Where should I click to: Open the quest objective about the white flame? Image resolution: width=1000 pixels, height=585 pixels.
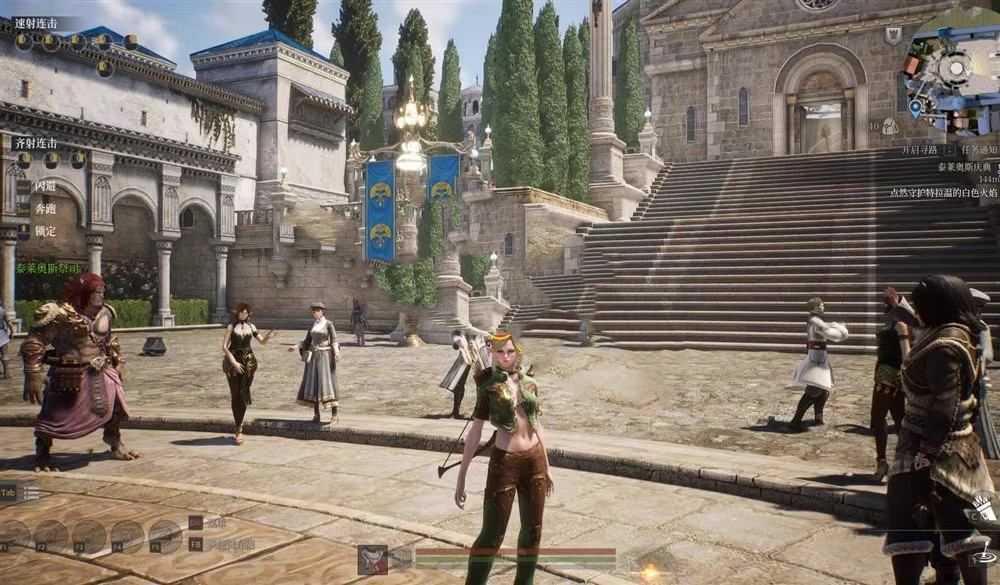(942, 191)
